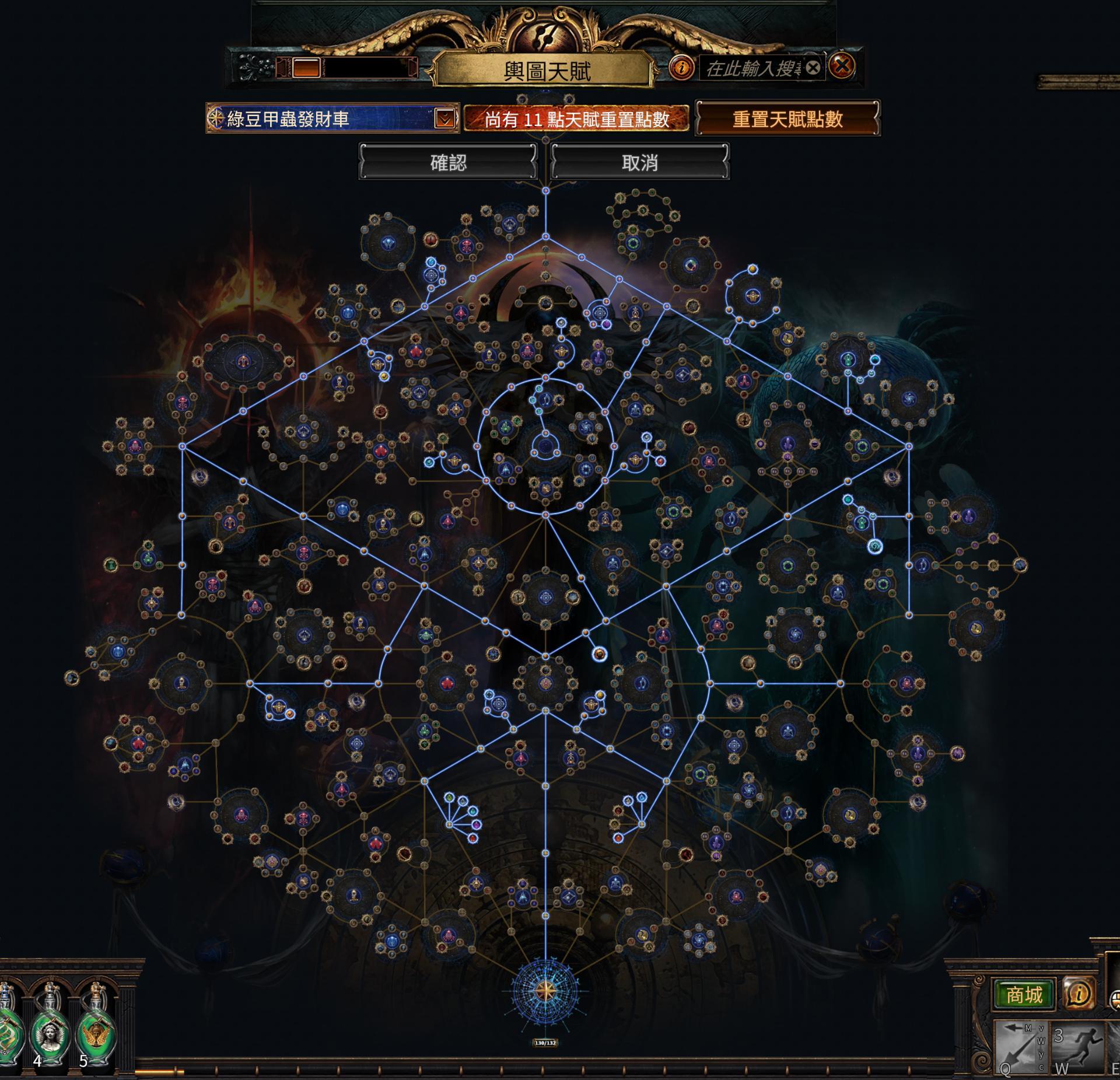
Task: Click inside the 在此輸入搜尋 search field
Action: pyautogui.click(x=752, y=68)
